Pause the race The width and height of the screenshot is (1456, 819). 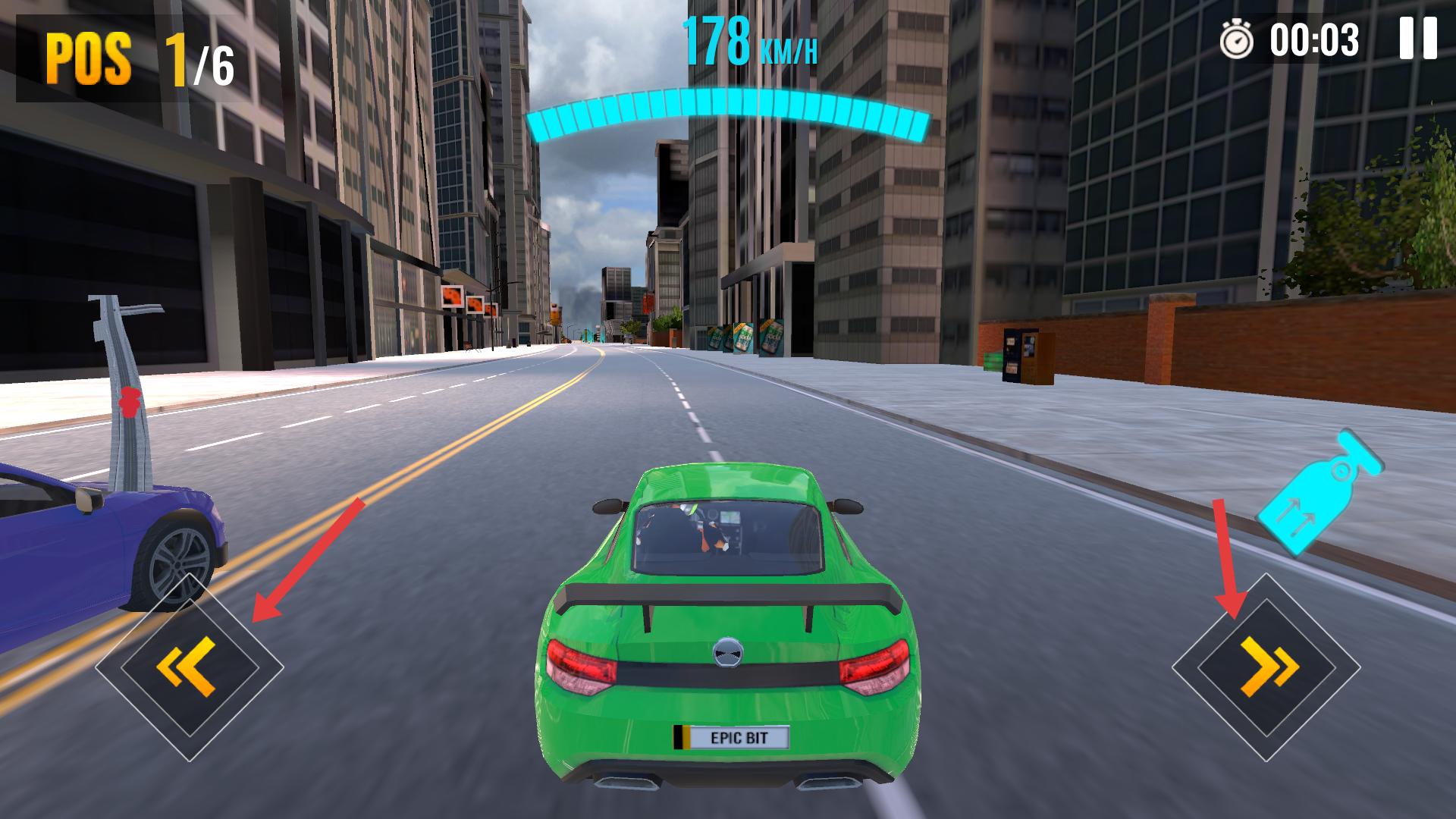click(x=1417, y=39)
